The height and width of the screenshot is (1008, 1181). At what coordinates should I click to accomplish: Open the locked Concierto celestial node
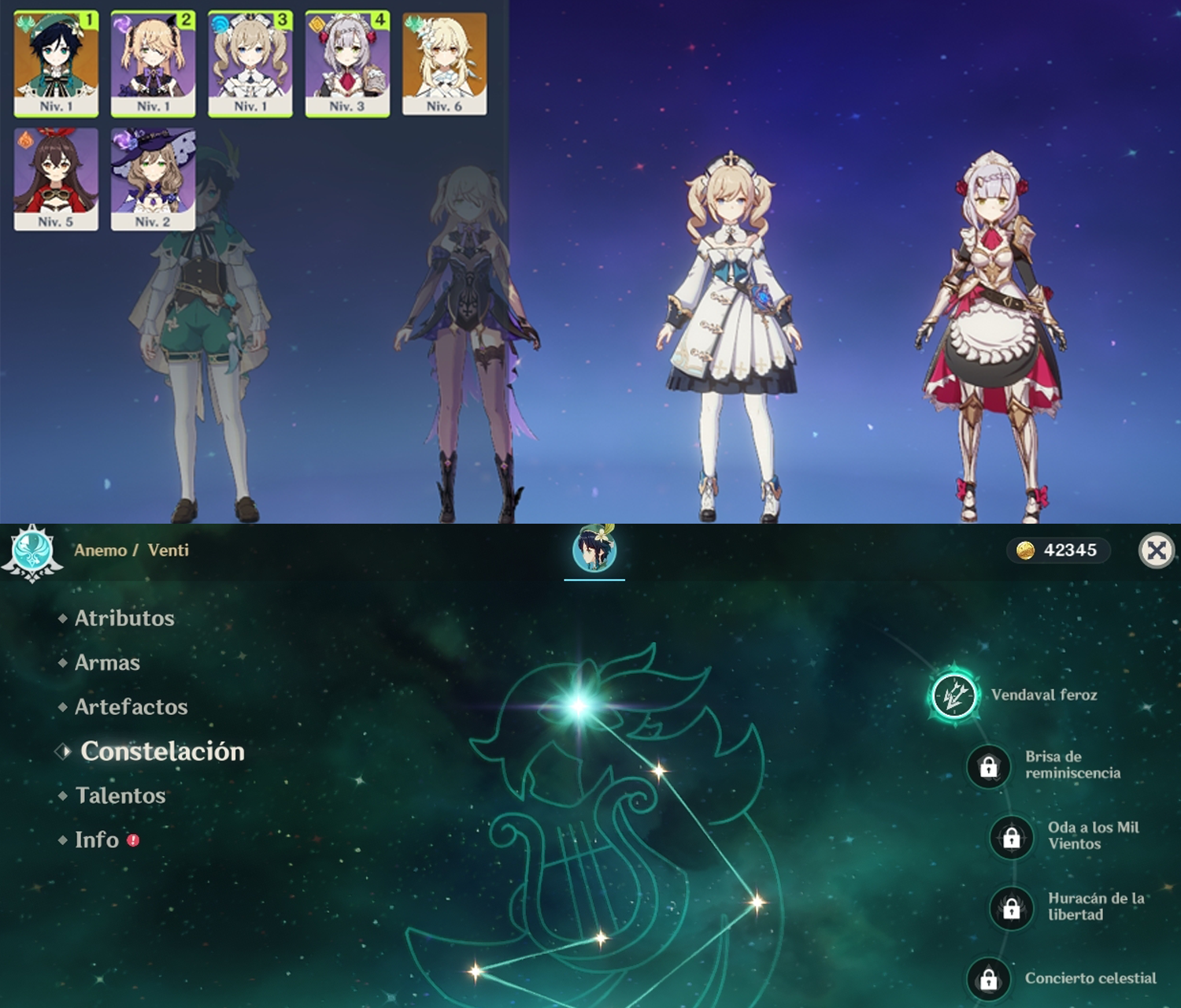pos(989,979)
